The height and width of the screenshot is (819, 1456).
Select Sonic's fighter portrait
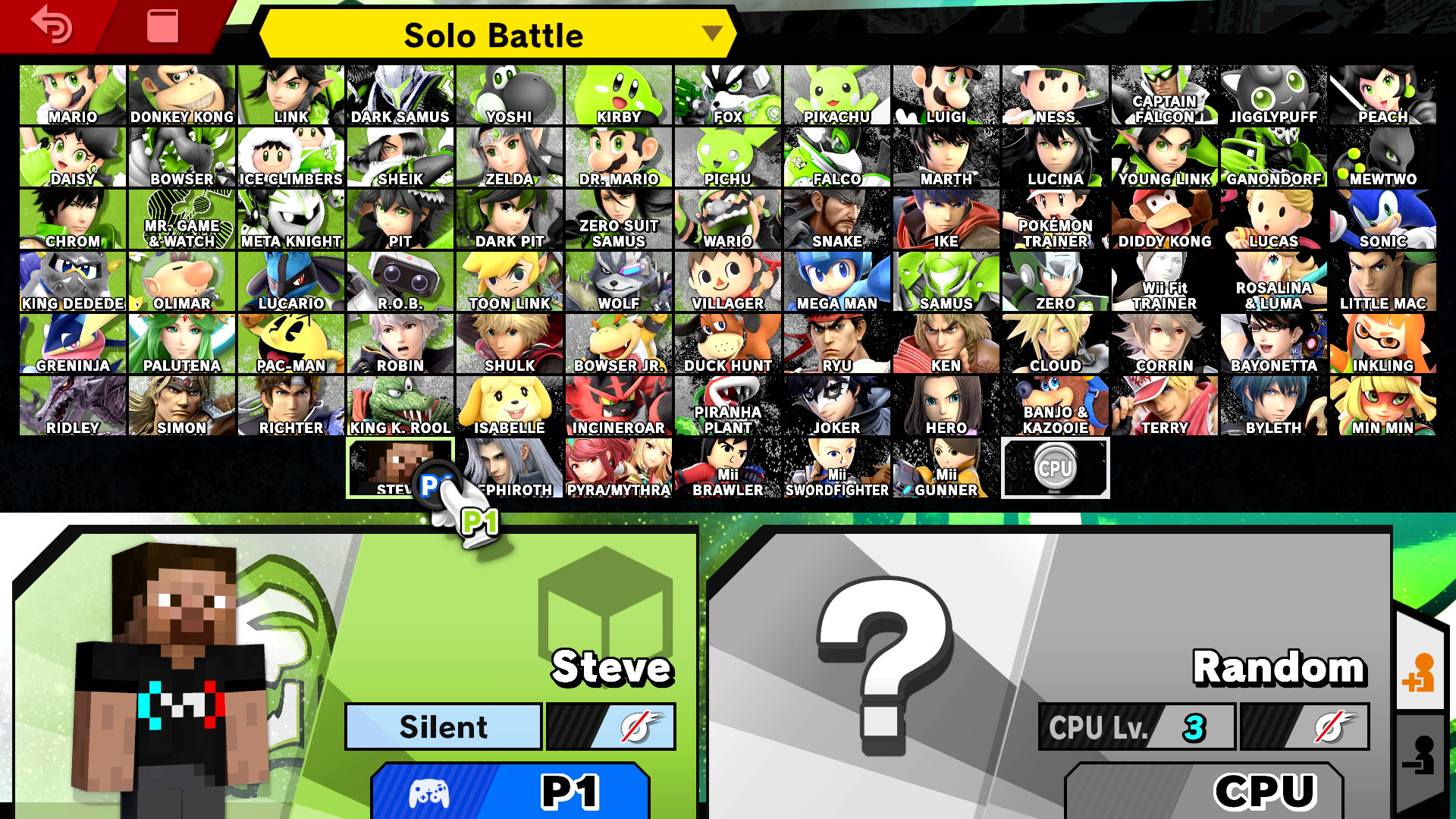click(1382, 217)
